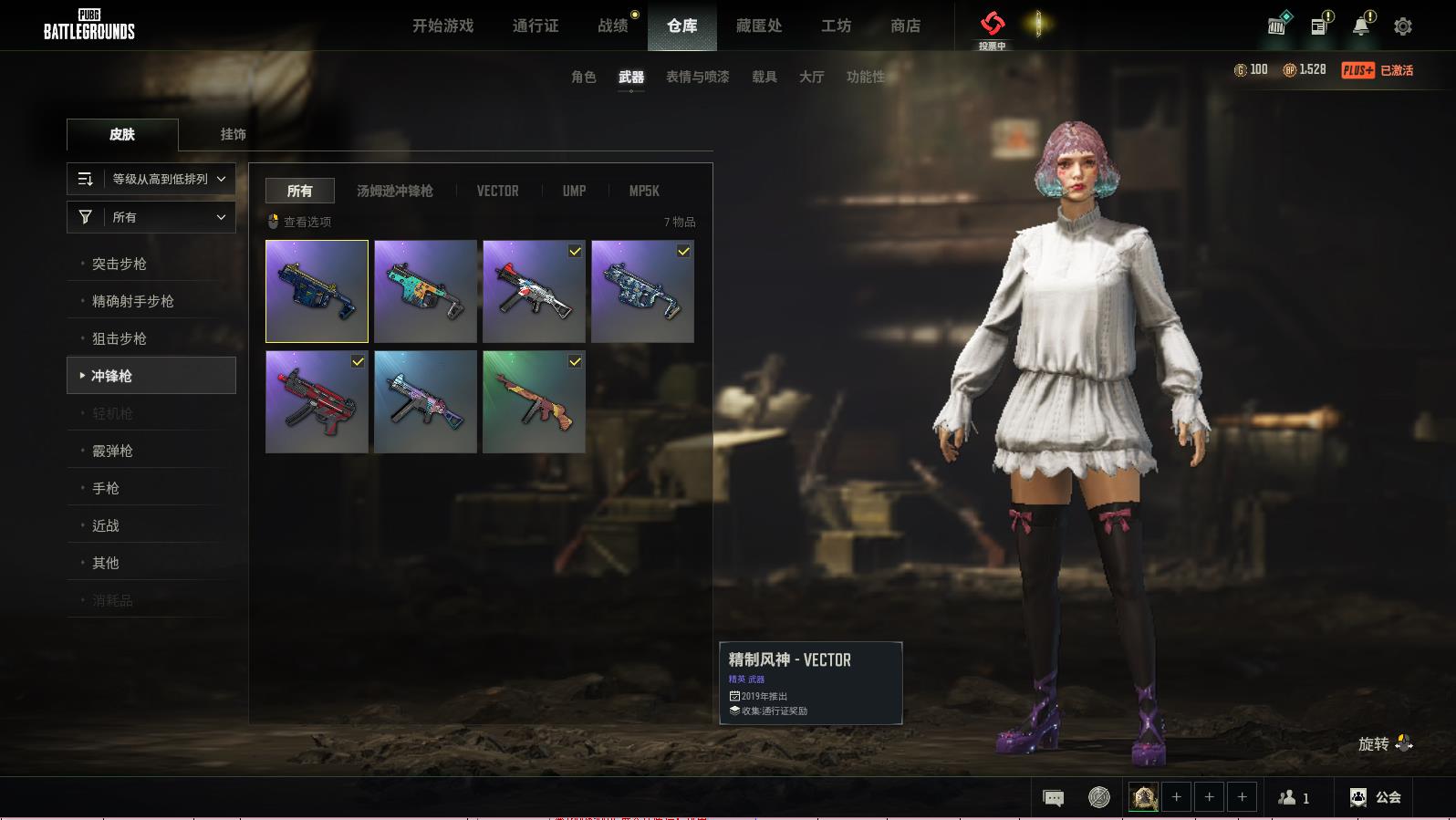The image size is (1456, 820).
Task: Open the 表情与喷漆 emotes tab
Action: 697,77
